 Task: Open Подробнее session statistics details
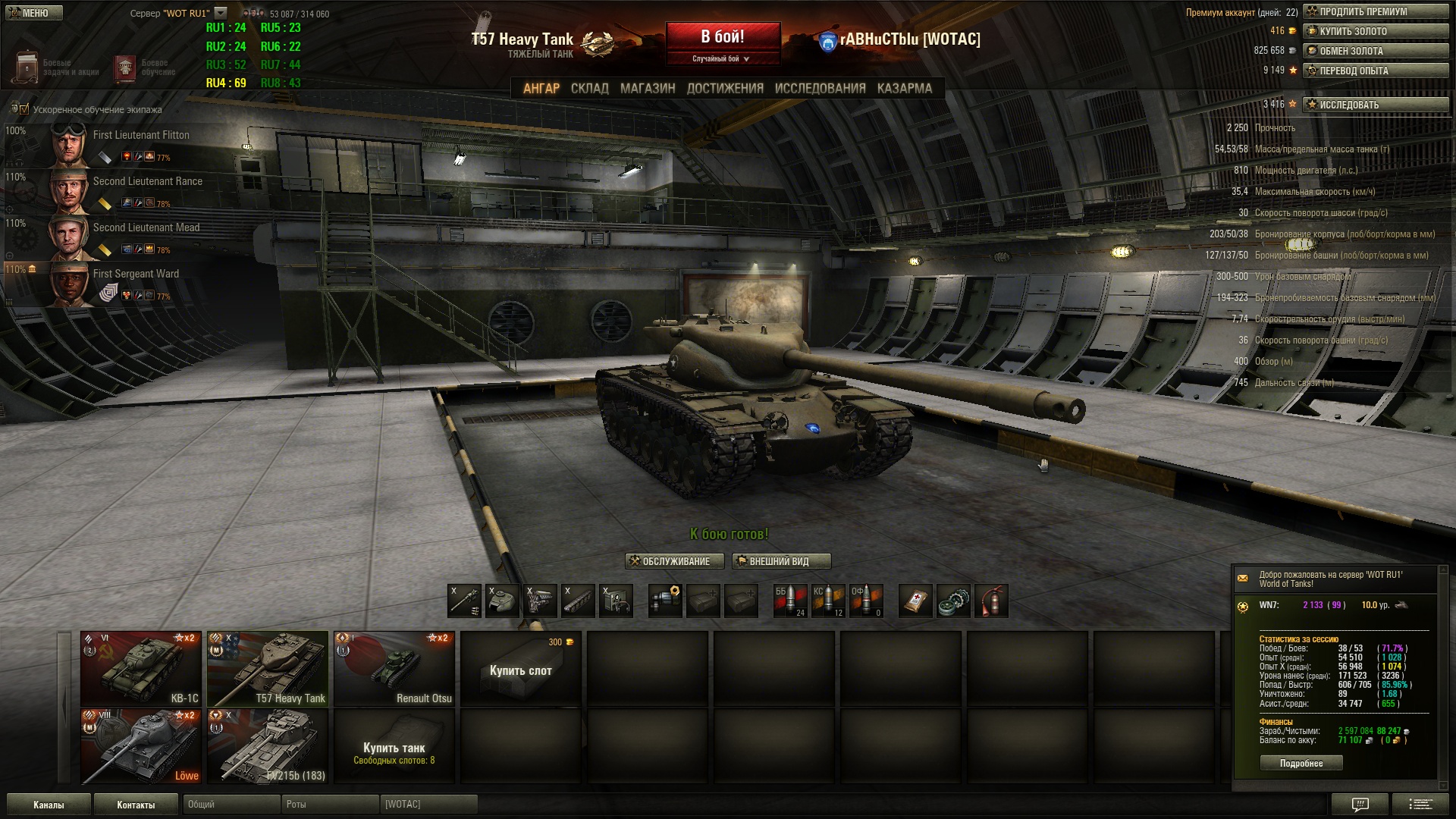(x=1301, y=764)
